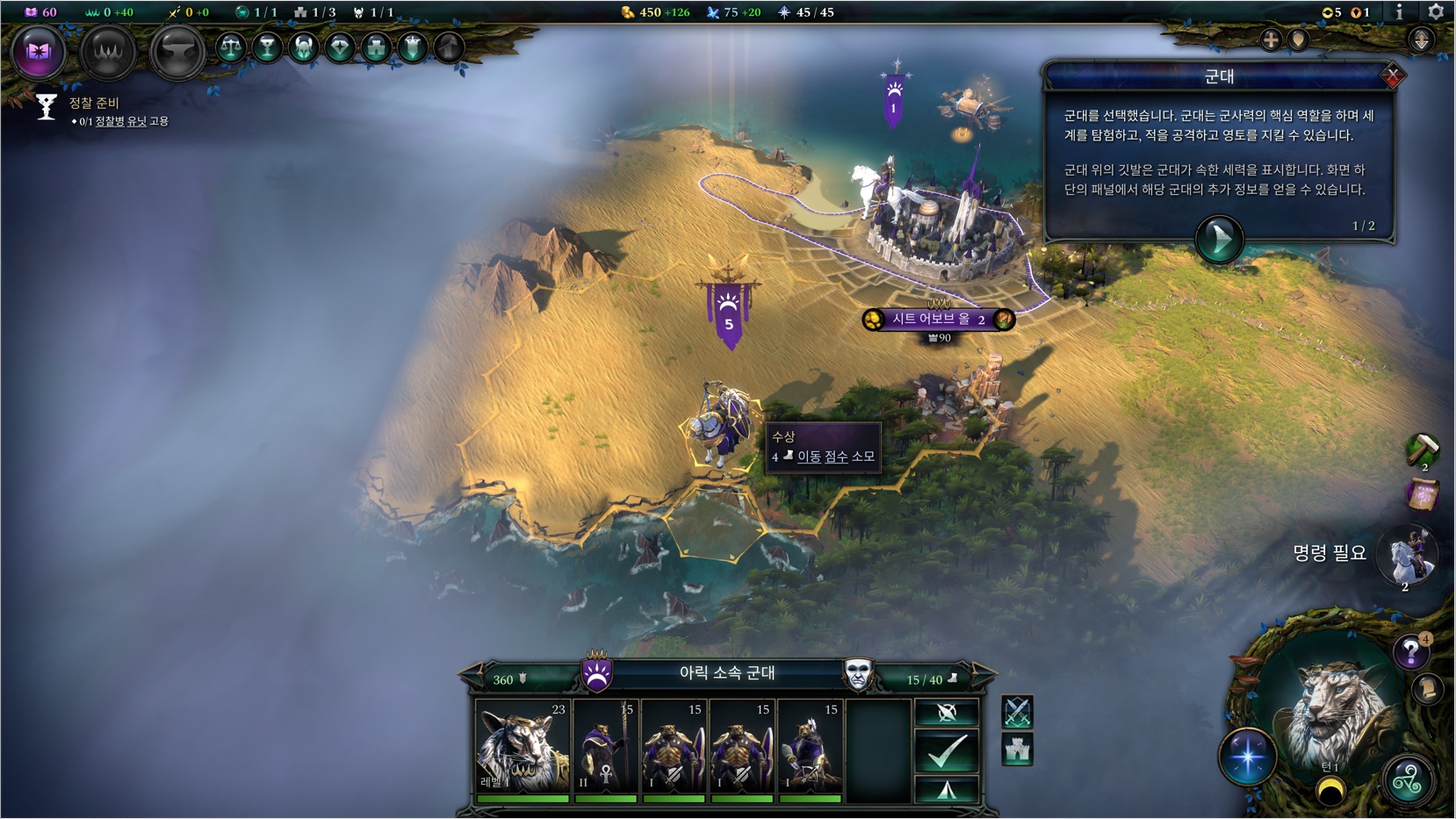Open the hammer production notification
Viewport: 1456px width, 819px height.
pyautogui.click(x=1423, y=449)
